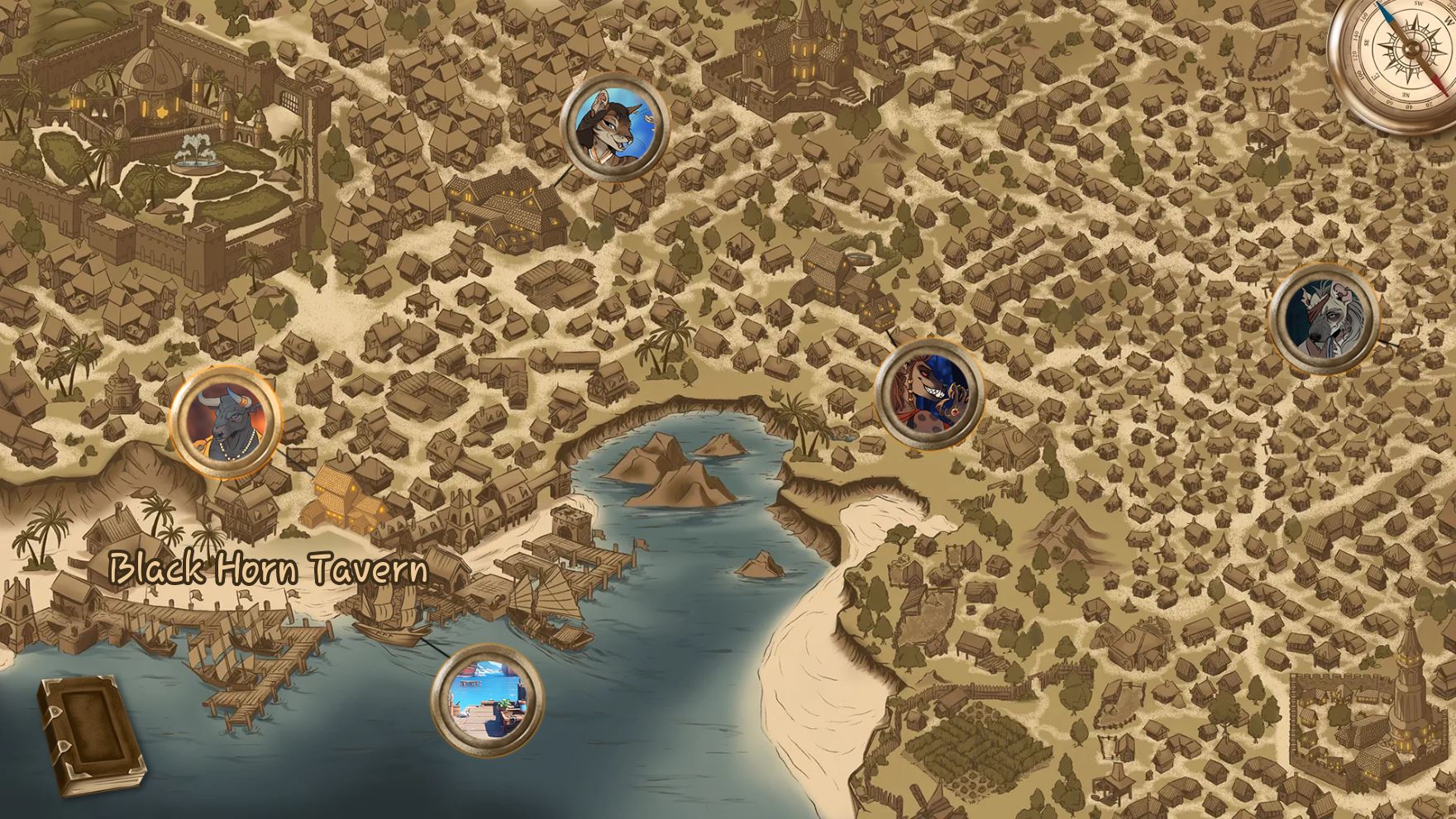Visit the grinning hyena pirate marker
Image resolution: width=1456 pixels, height=819 pixels.
[929, 394]
